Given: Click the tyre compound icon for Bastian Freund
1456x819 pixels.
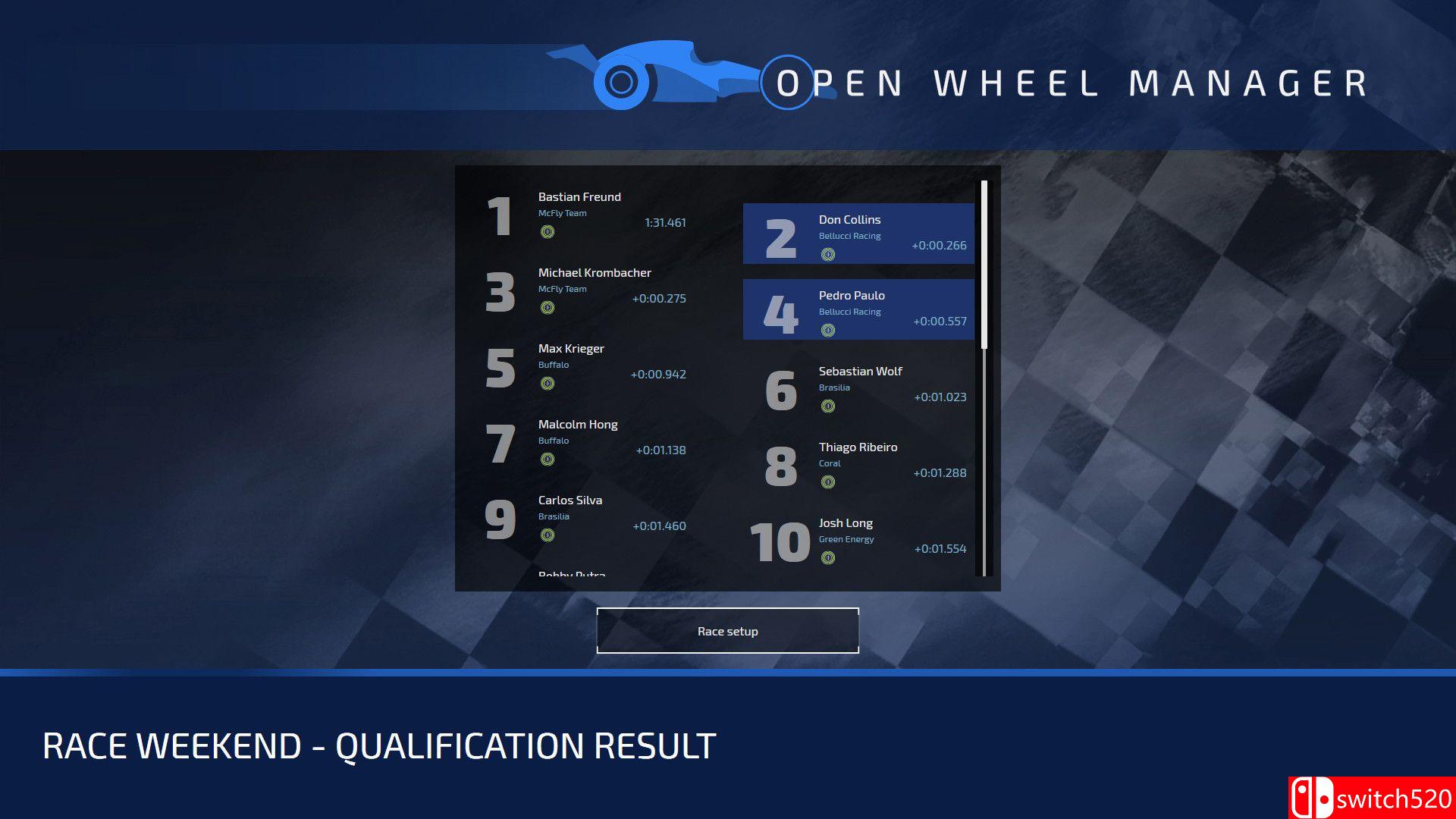Looking at the screenshot, I should (548, 232).
